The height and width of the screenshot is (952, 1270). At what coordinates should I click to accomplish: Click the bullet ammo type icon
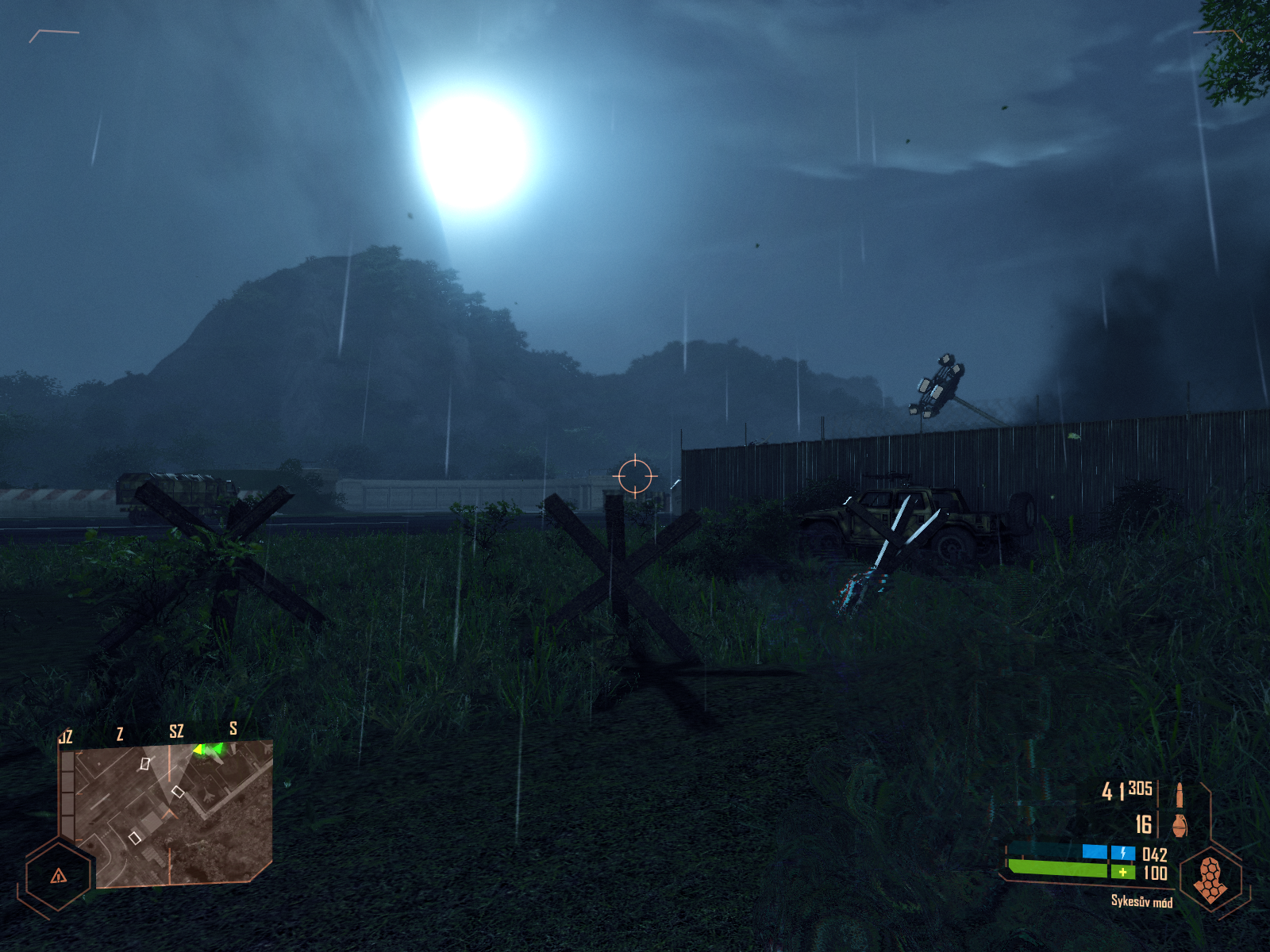pos(1180,794)
